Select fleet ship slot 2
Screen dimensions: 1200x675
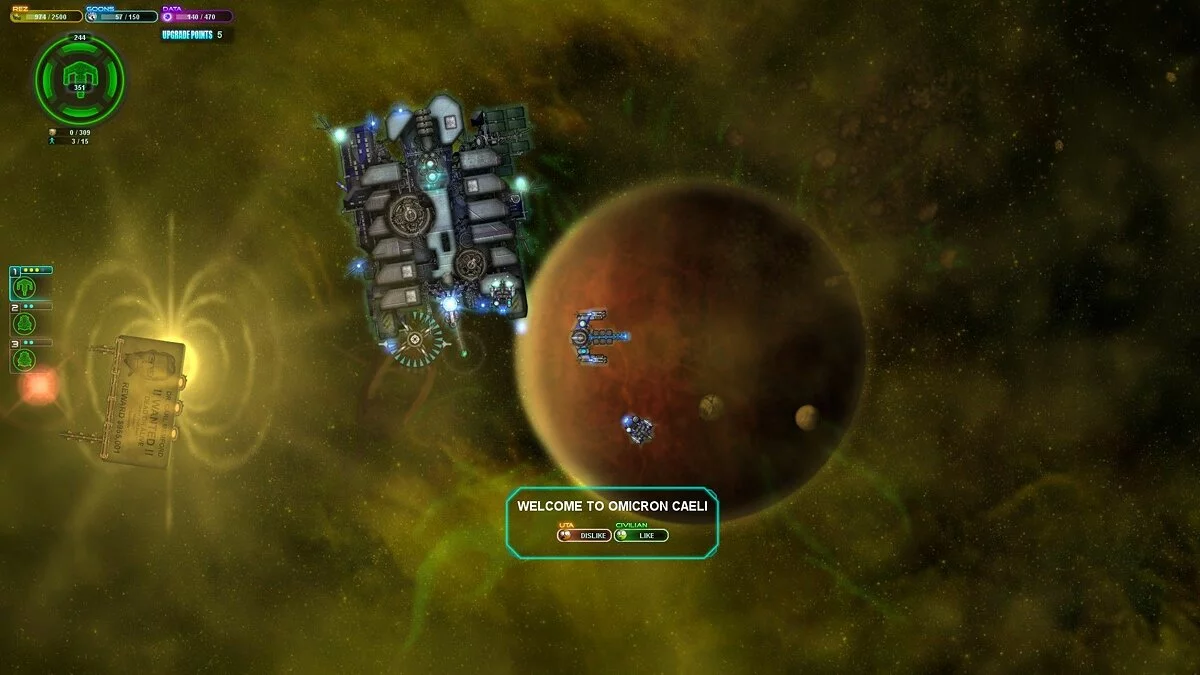[25, 323]
